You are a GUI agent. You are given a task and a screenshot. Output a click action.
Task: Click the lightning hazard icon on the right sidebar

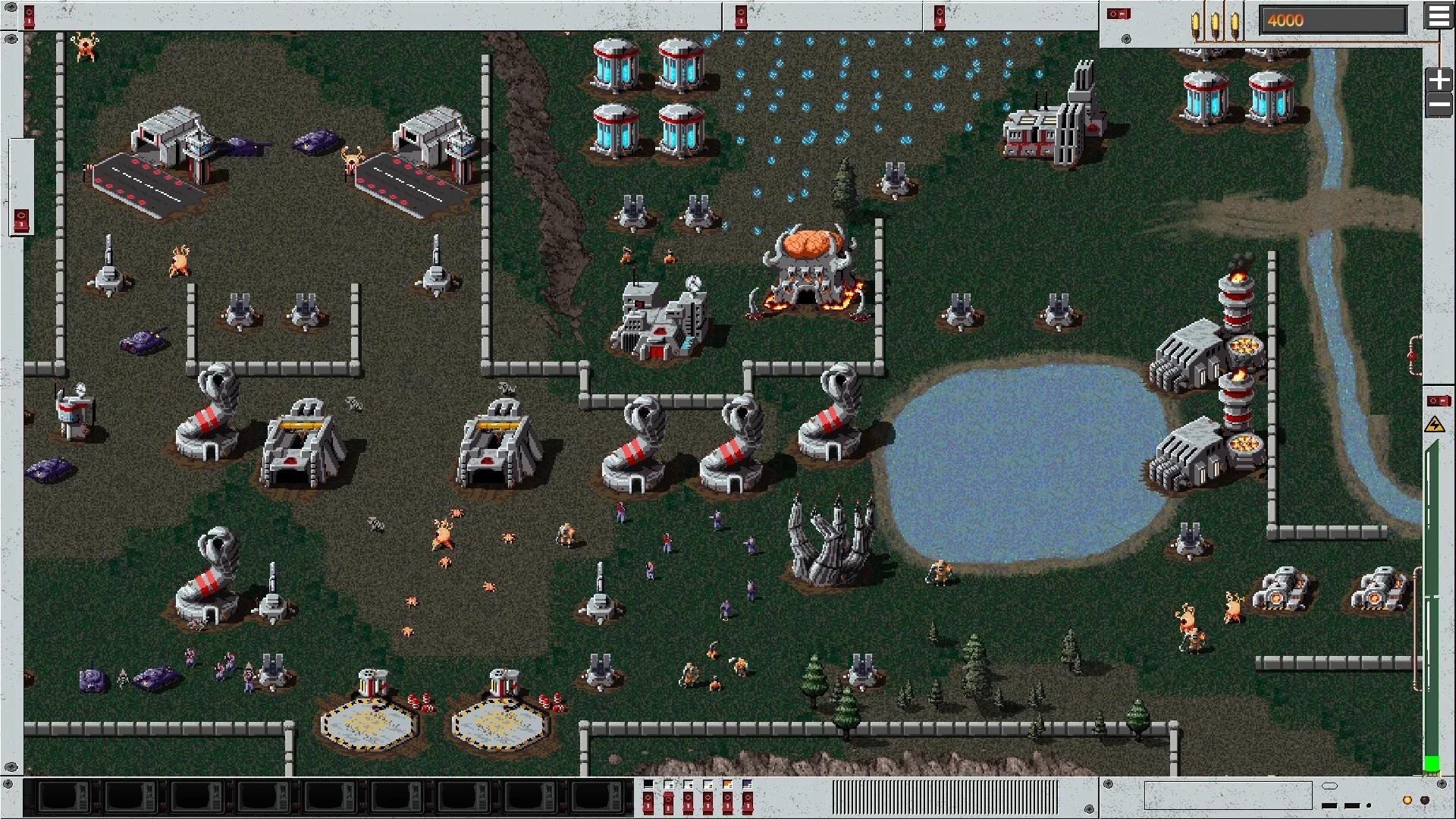pos(1433,425)
